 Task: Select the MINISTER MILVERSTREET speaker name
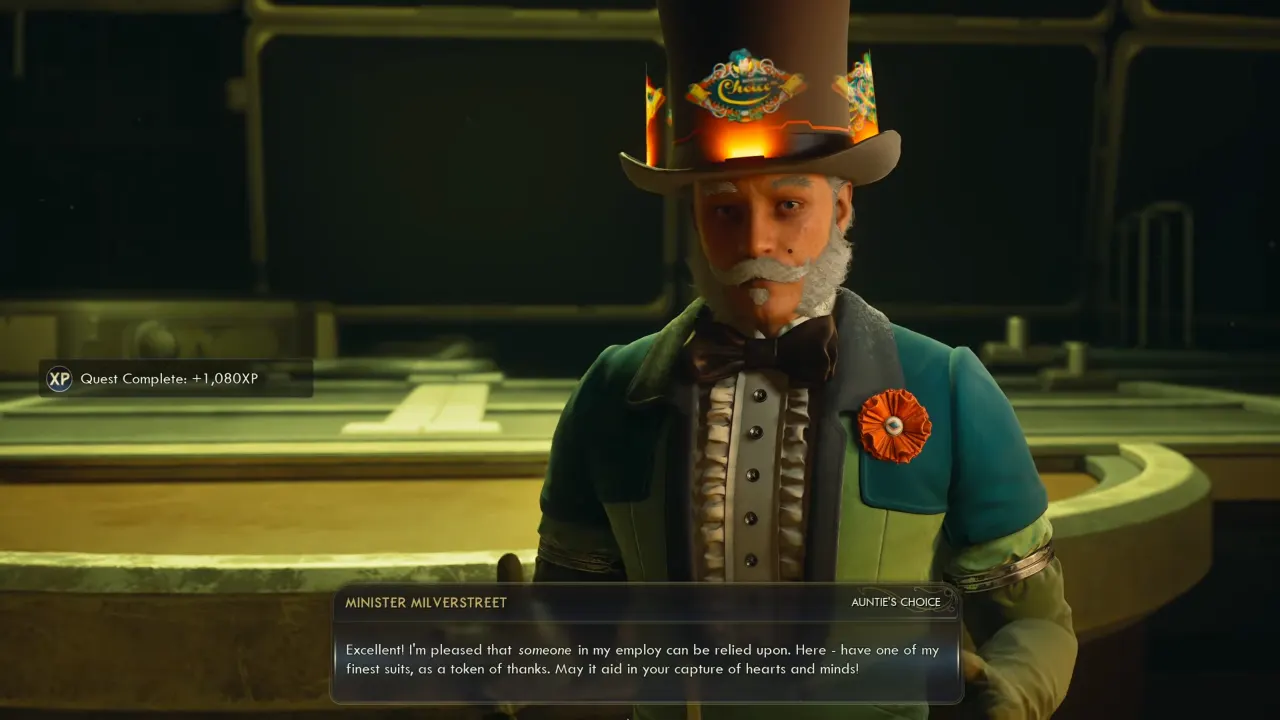click(x=425, y=602)
